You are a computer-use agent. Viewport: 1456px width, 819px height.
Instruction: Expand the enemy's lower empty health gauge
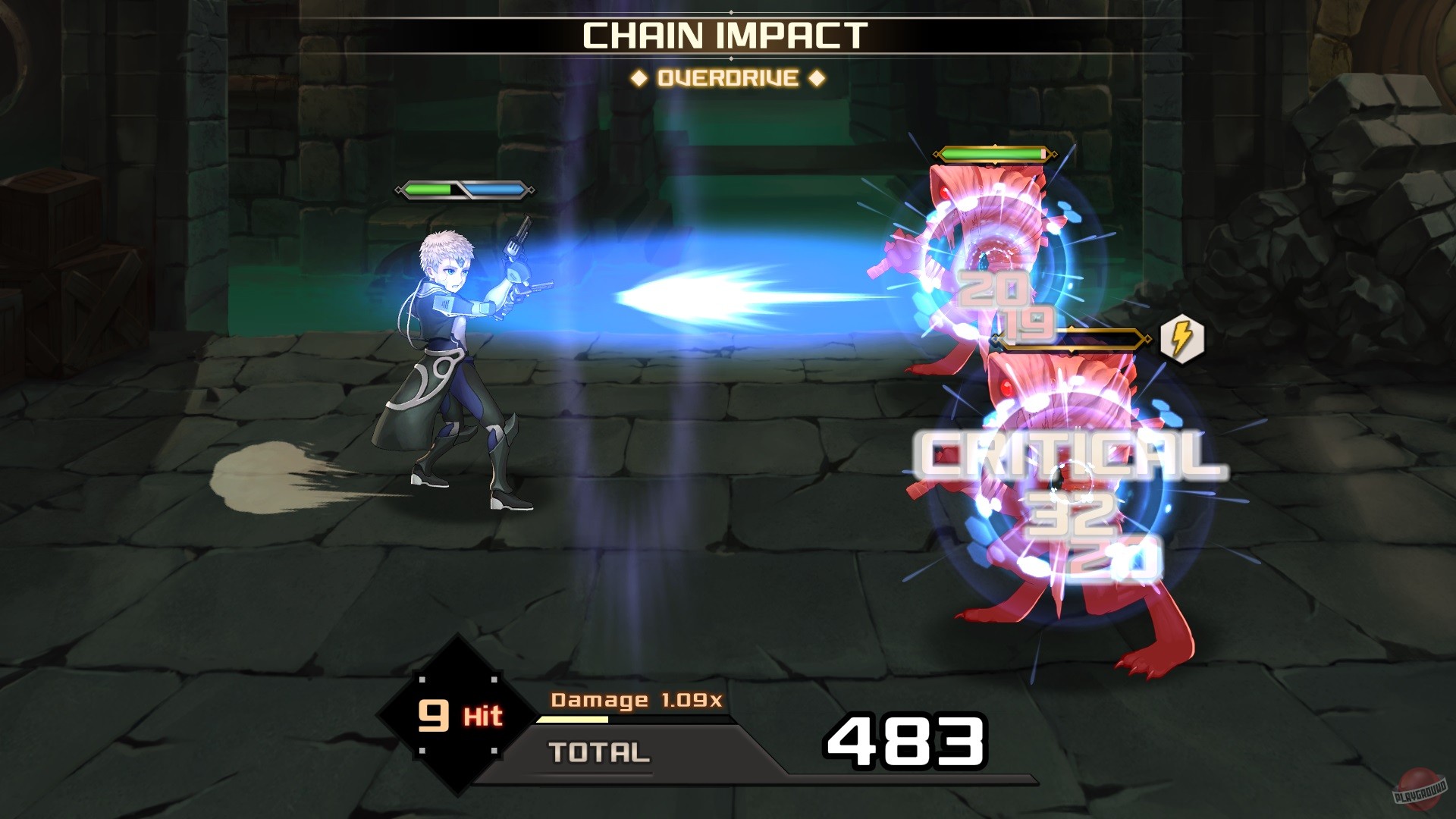[x=1069, y=340]
